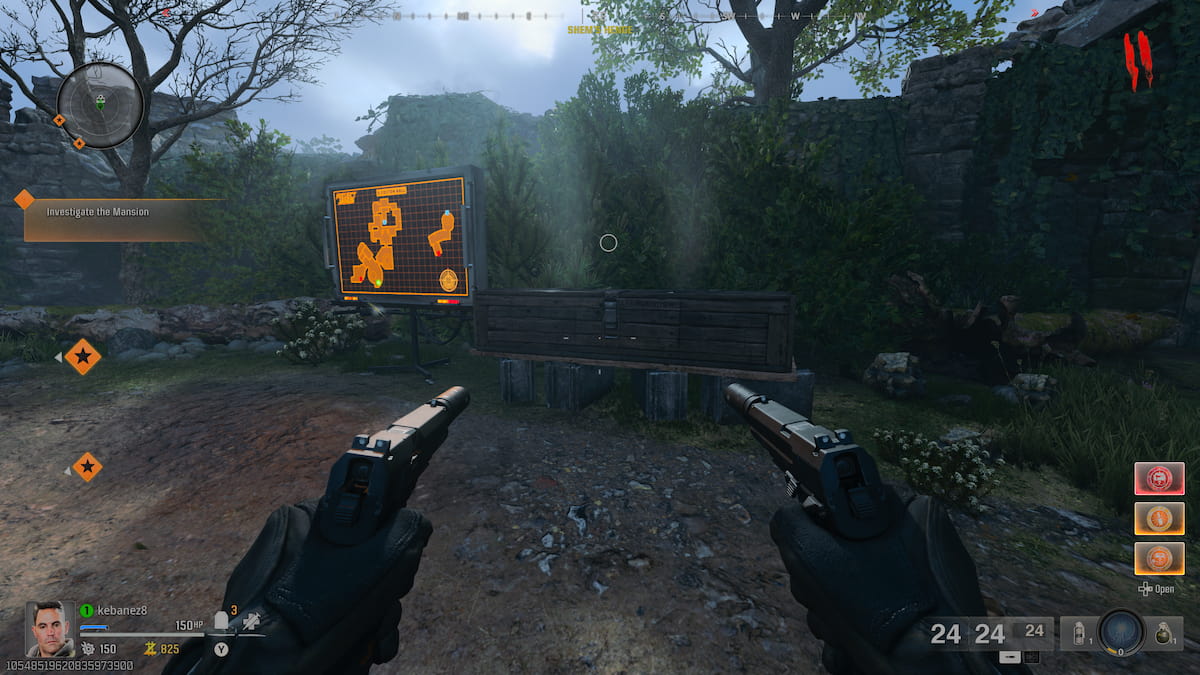Select the tactical canister equipment slot

pos(1078,632)
